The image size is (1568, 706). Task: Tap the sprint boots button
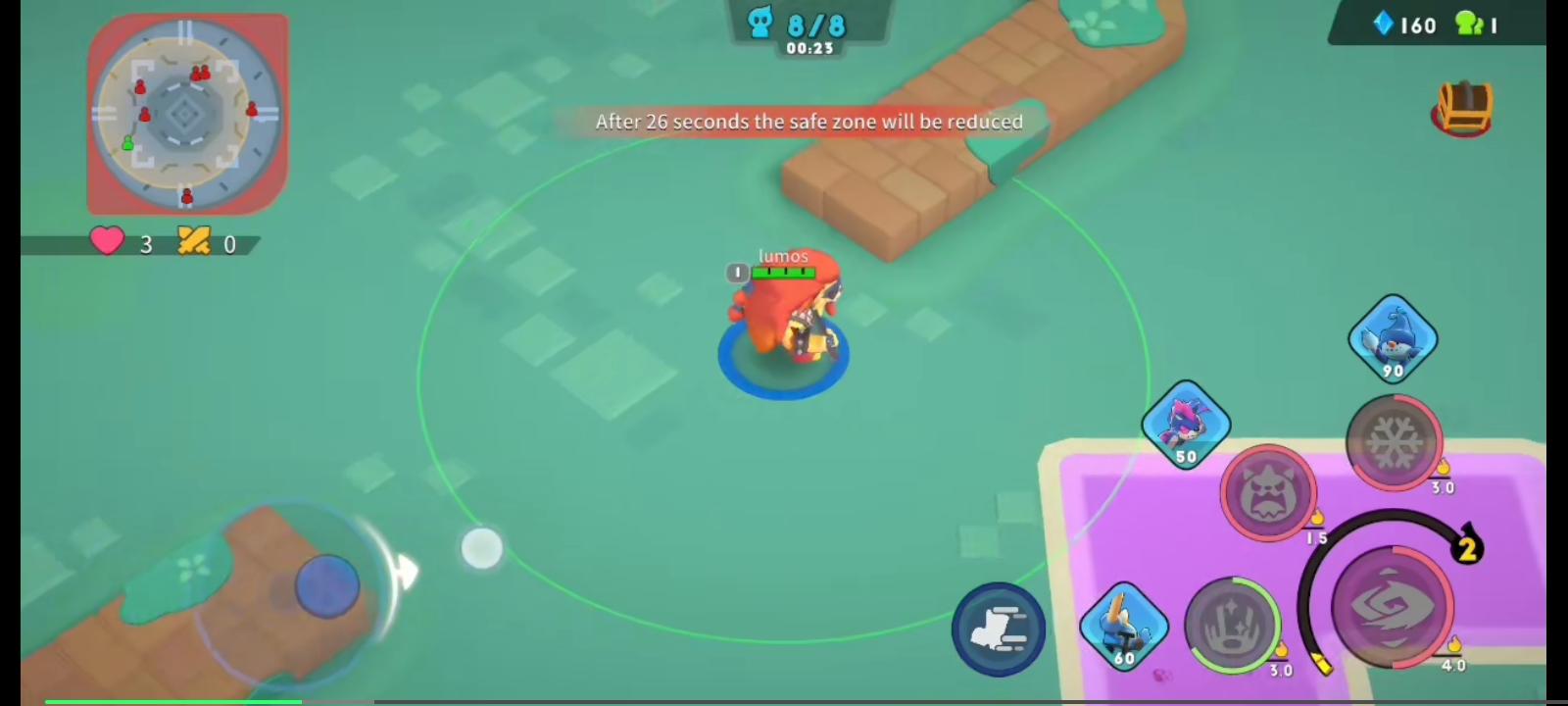(998, 629)
